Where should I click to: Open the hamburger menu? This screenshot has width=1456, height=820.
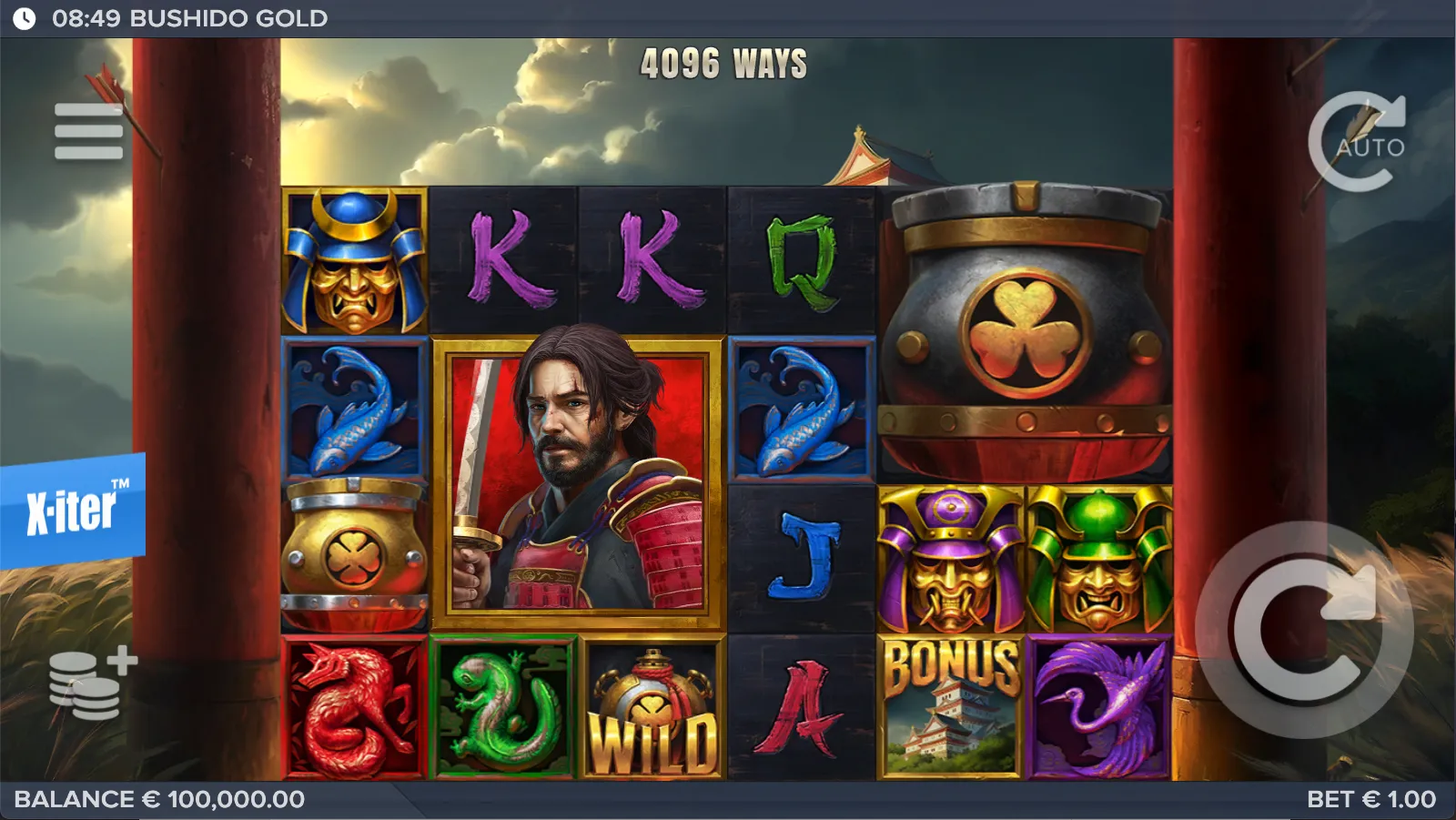click(88, 132)
